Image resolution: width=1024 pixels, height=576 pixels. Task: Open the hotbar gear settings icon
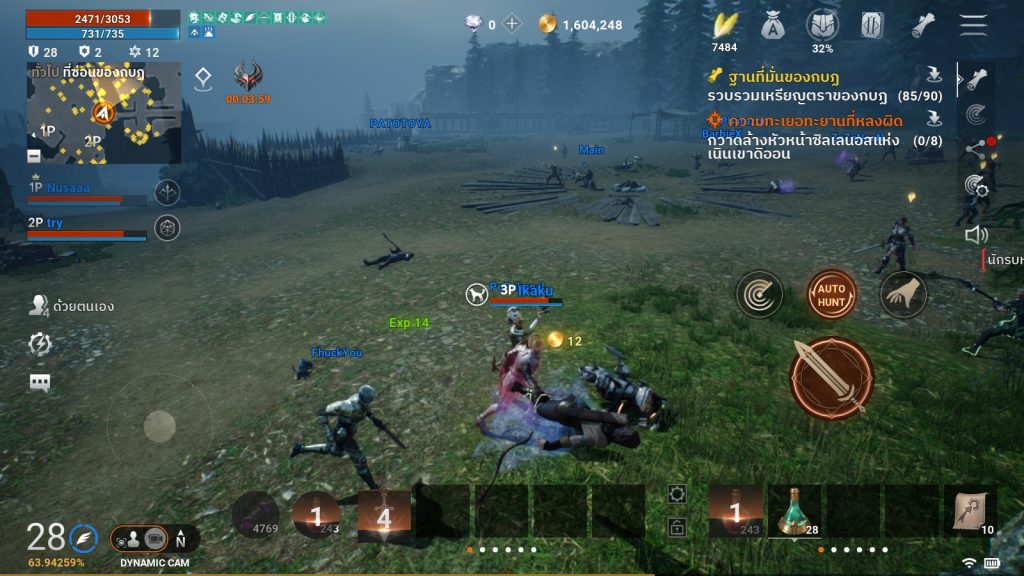point(678,494)
